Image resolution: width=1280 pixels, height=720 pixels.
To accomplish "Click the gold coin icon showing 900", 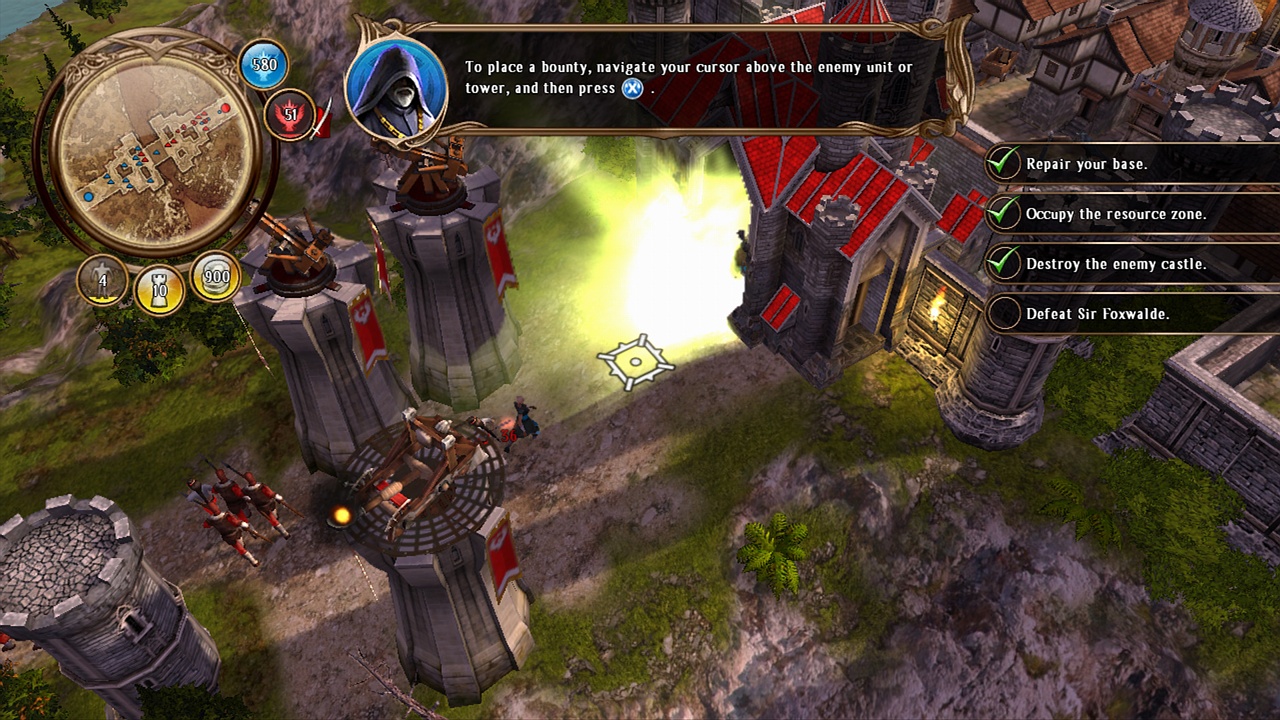I will coord(213,282).
